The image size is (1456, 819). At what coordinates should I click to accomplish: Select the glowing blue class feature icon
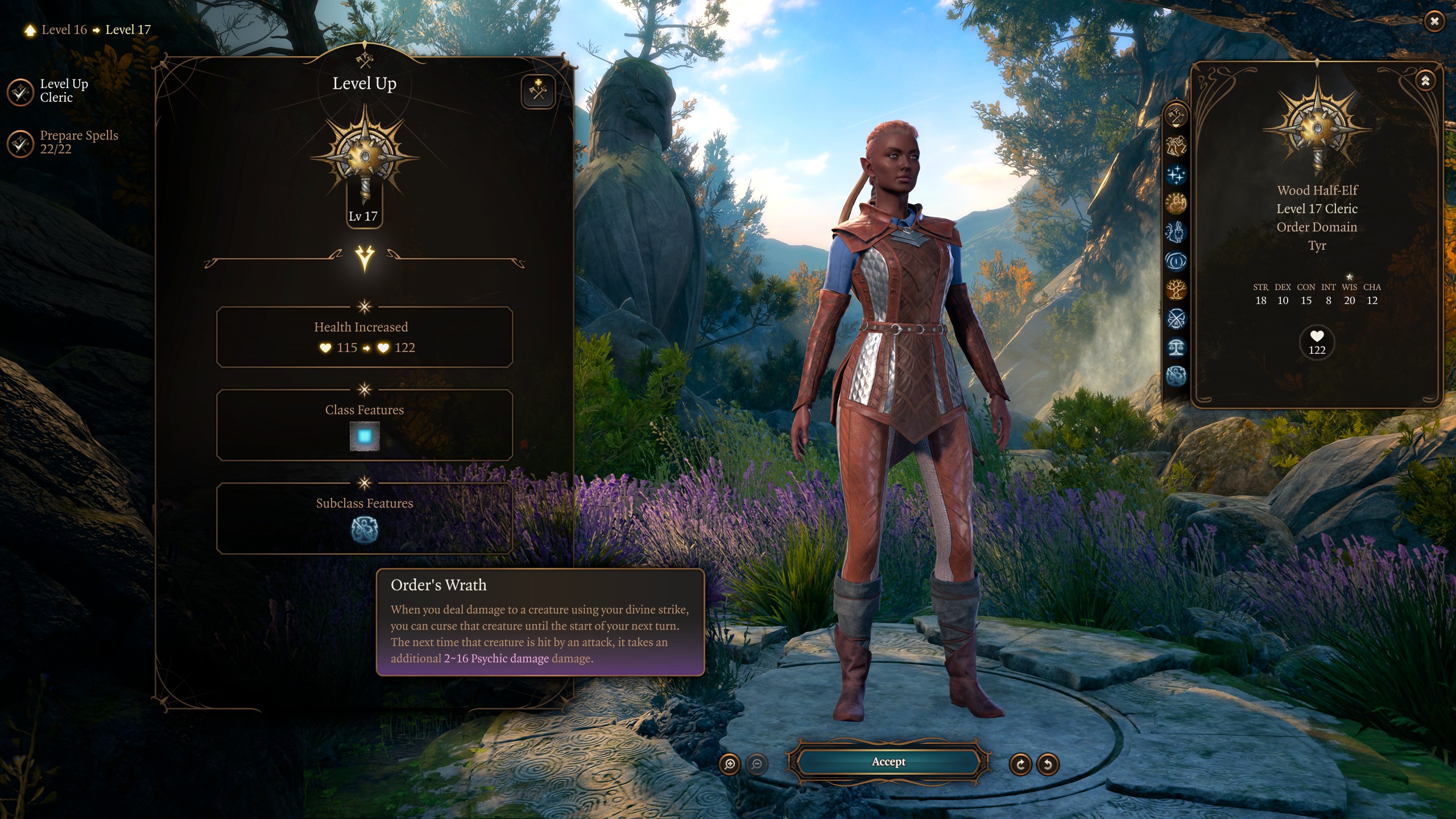point(365,436)
